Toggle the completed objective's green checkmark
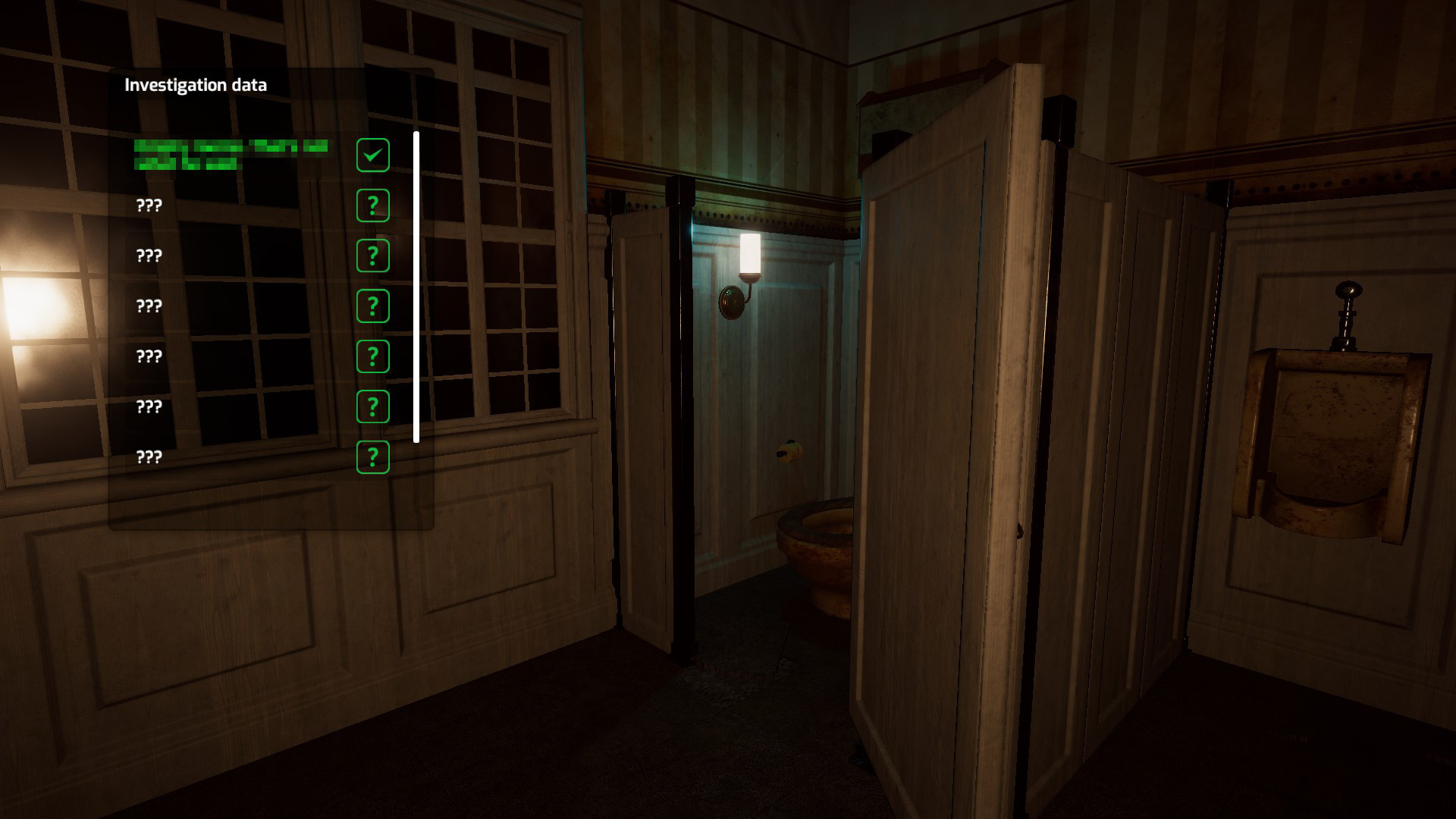The height and width of the screenshot is (819, 1456). 372,154
